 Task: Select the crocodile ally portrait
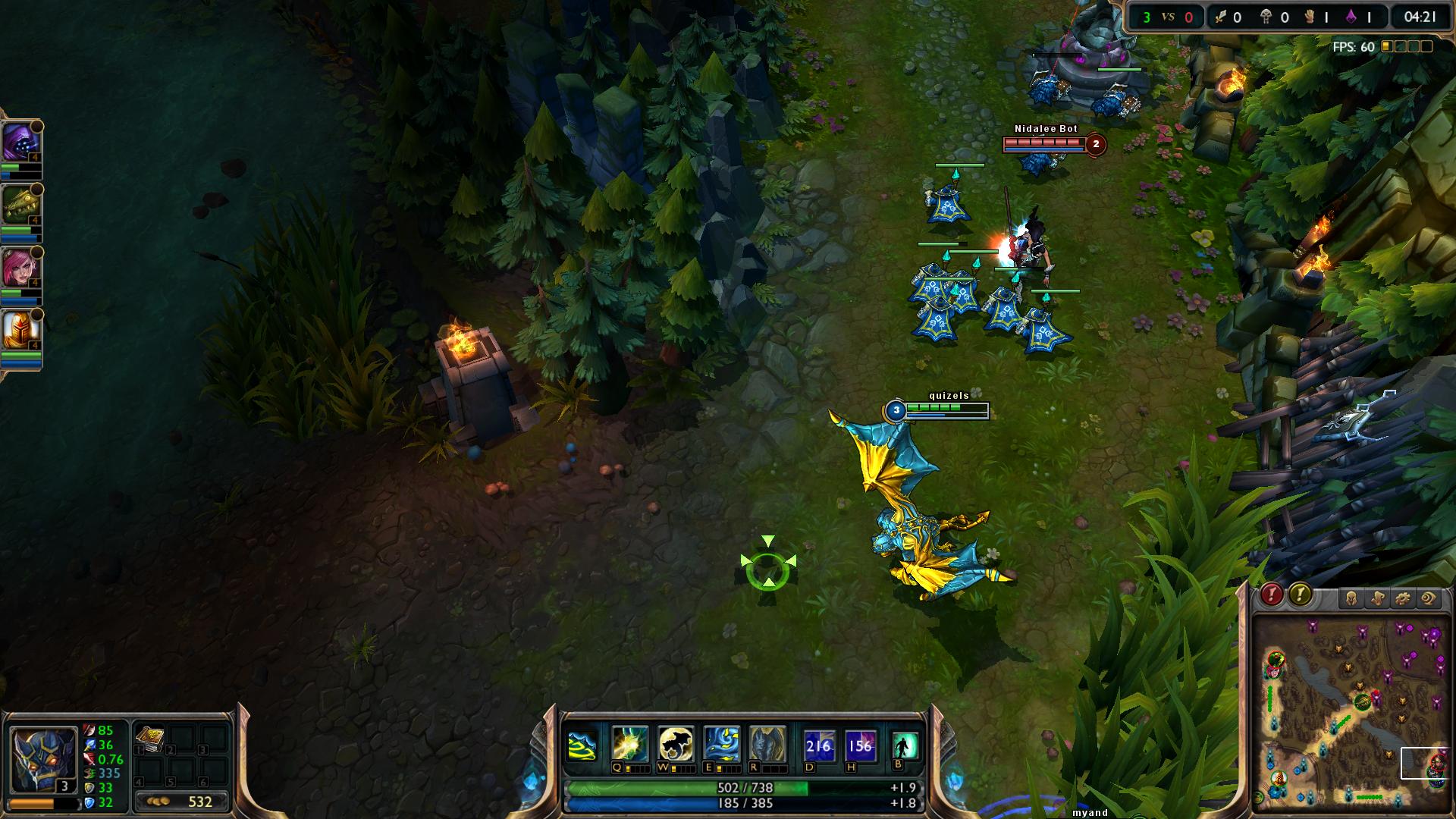[20, 205]
